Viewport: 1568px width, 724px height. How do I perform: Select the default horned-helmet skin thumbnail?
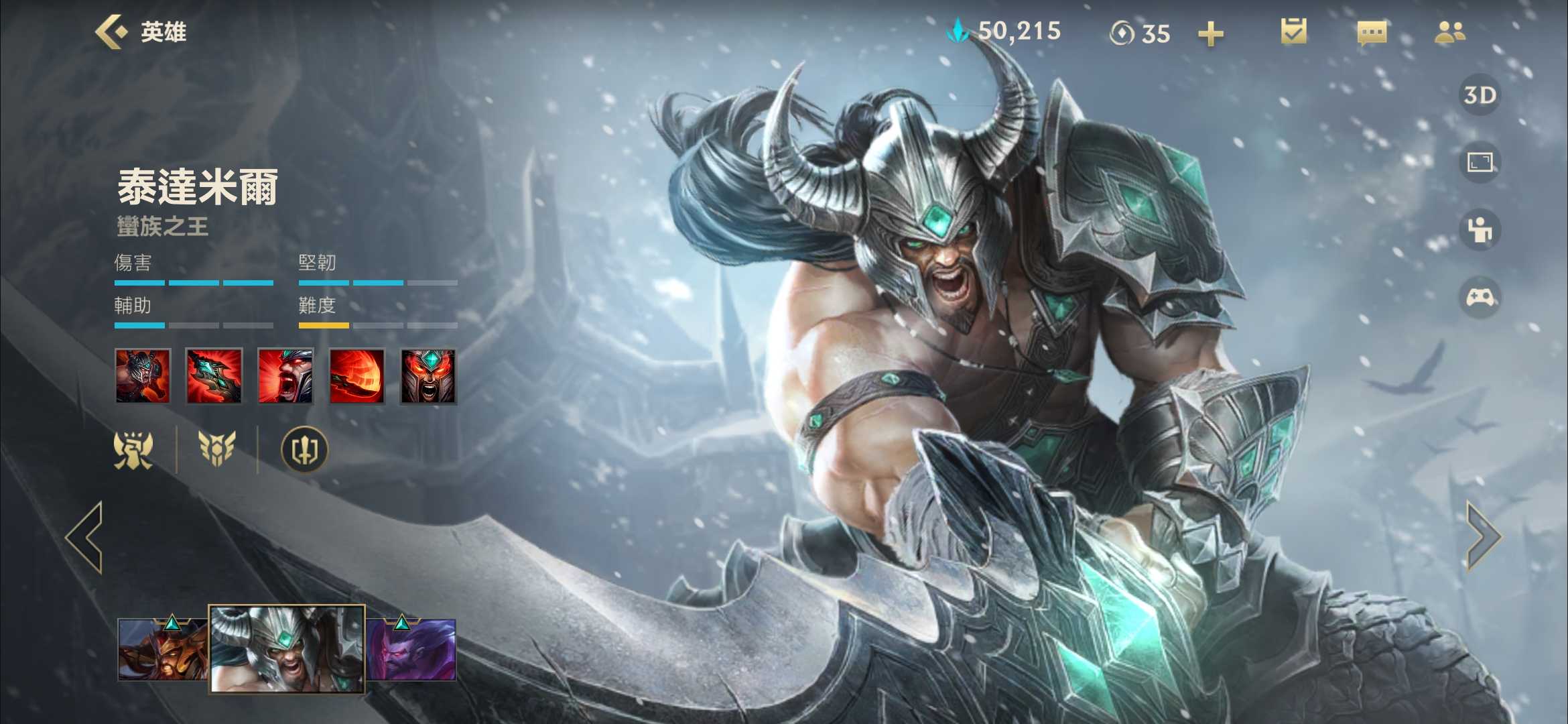(287, 648)
